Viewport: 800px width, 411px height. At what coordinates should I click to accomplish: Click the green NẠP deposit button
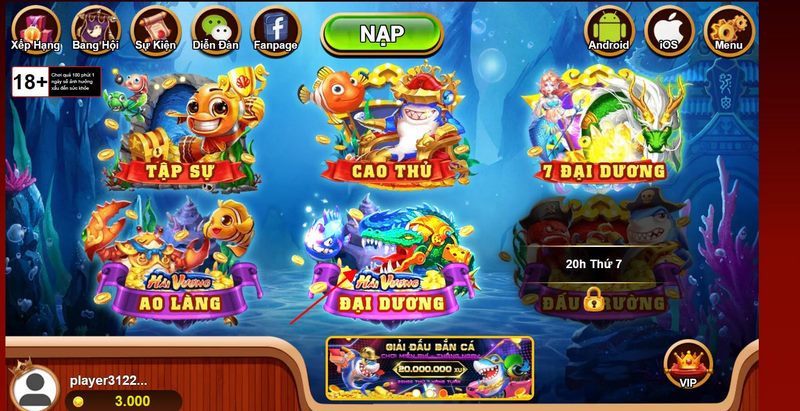tap(381, 34)
